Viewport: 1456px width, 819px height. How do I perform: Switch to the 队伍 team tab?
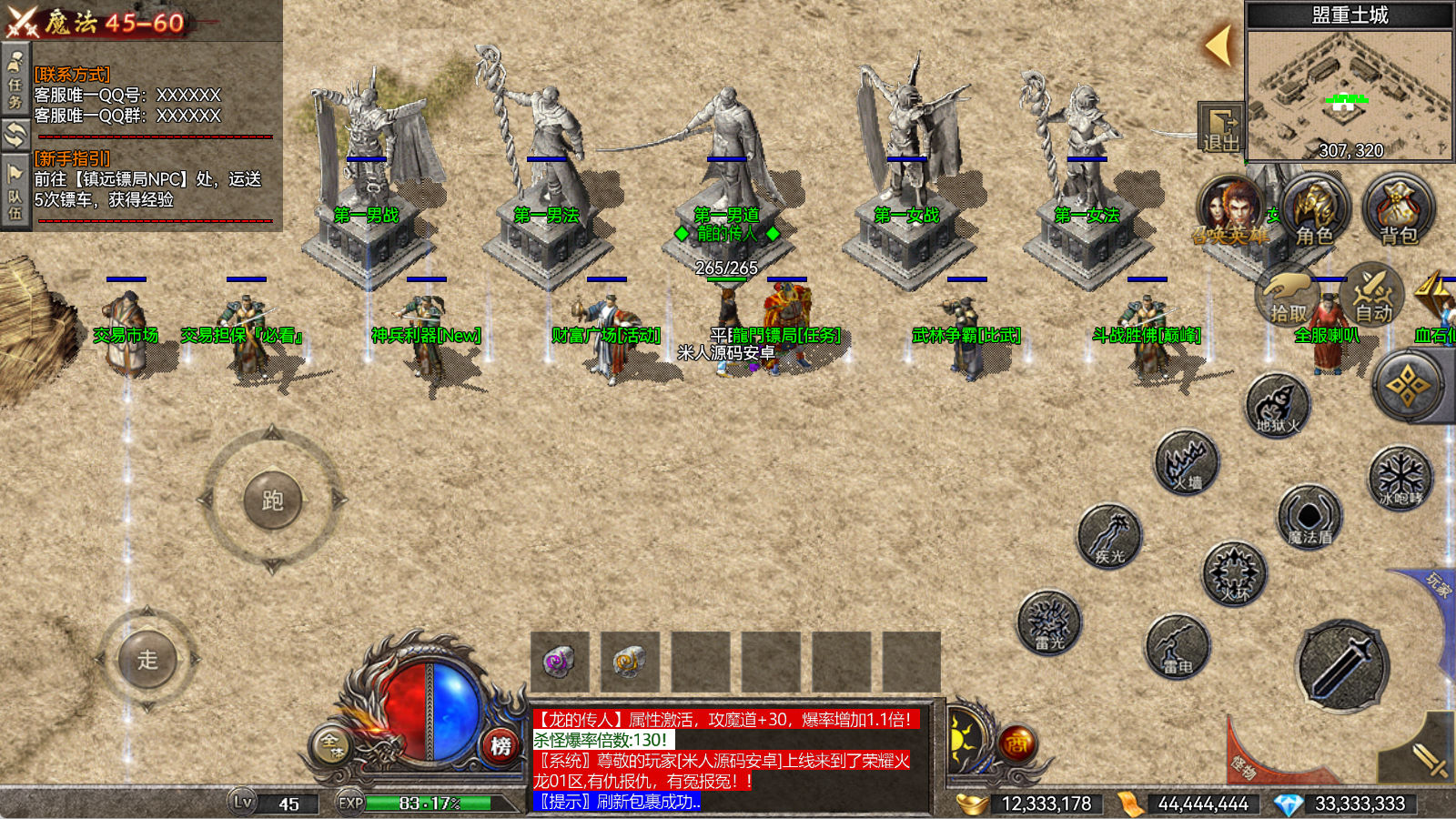click(15, 193)
